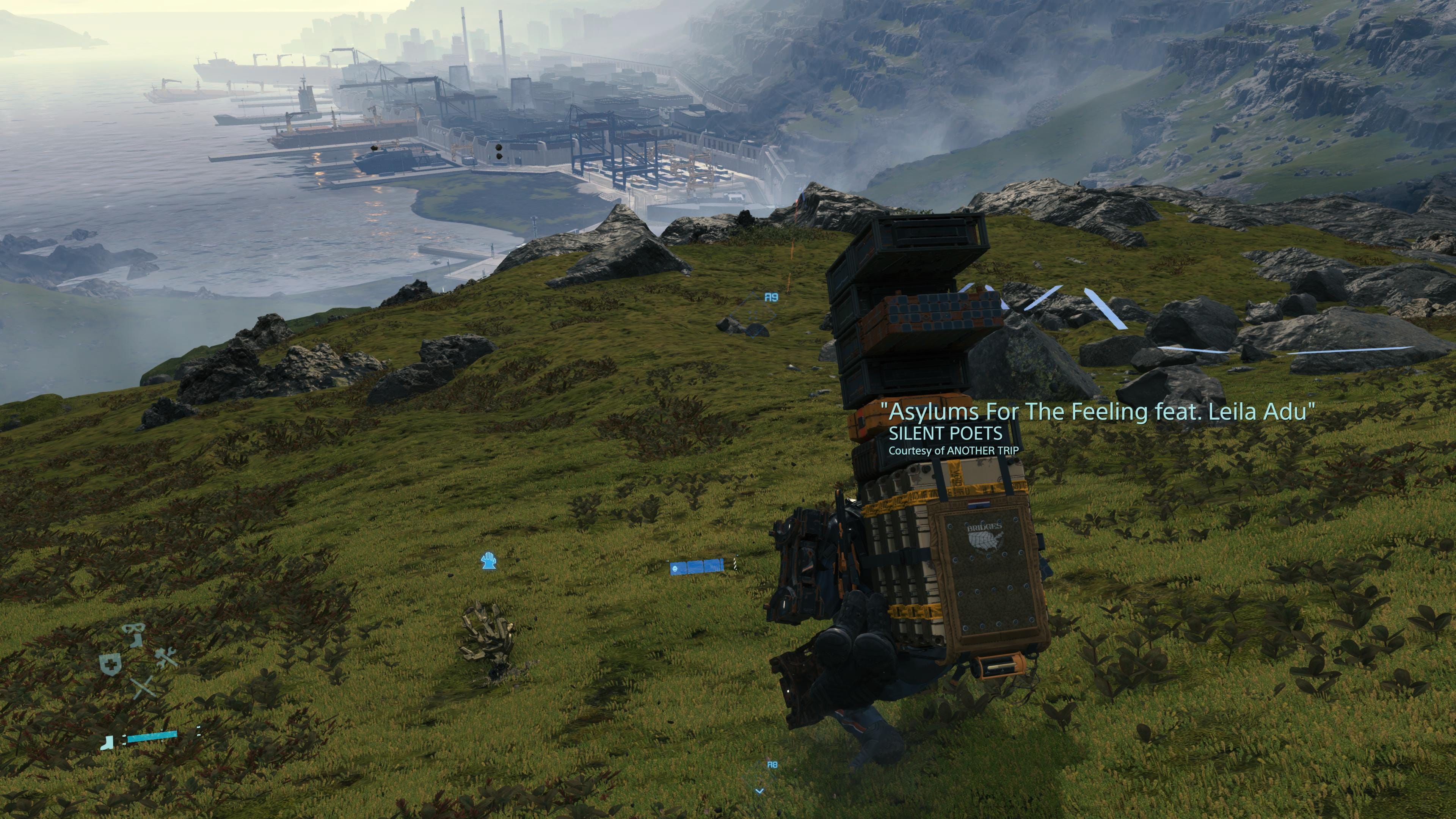Select the A8 waypoint marker
The image size is (1456, 819).
[x=772, y=765]
